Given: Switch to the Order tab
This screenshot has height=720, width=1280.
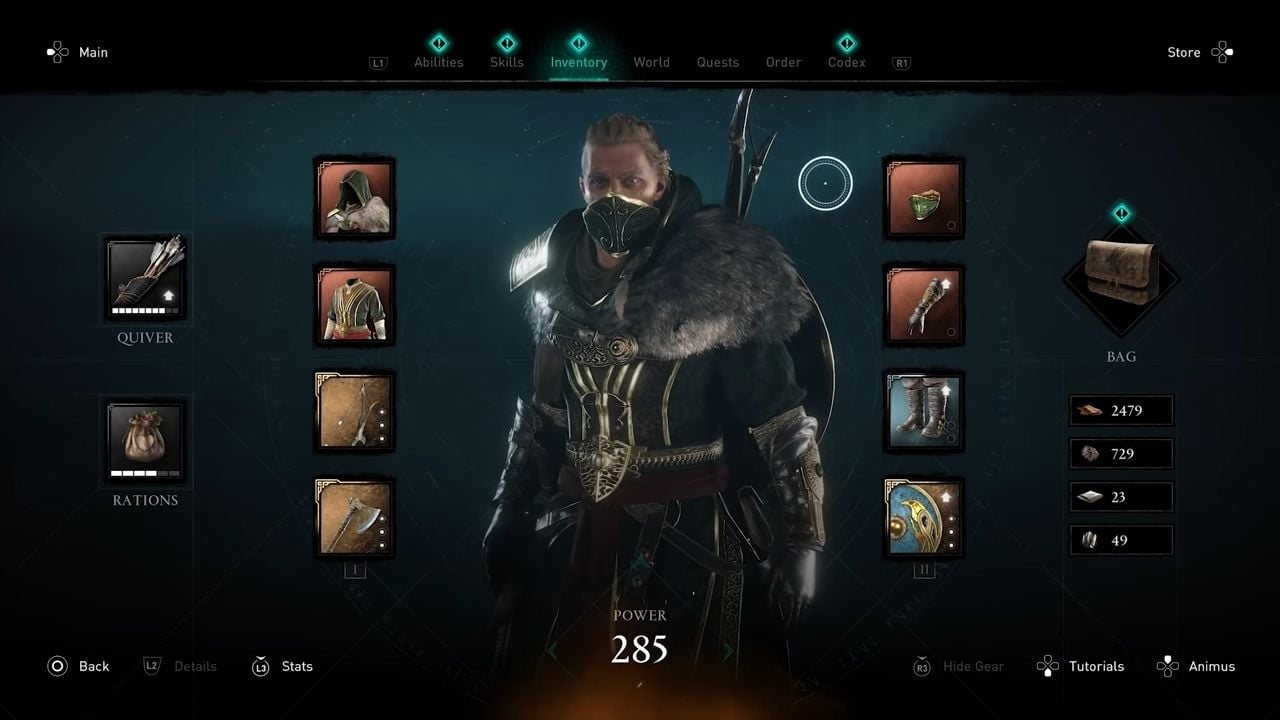Looking at the screenshot, I should tap(783, 62).
